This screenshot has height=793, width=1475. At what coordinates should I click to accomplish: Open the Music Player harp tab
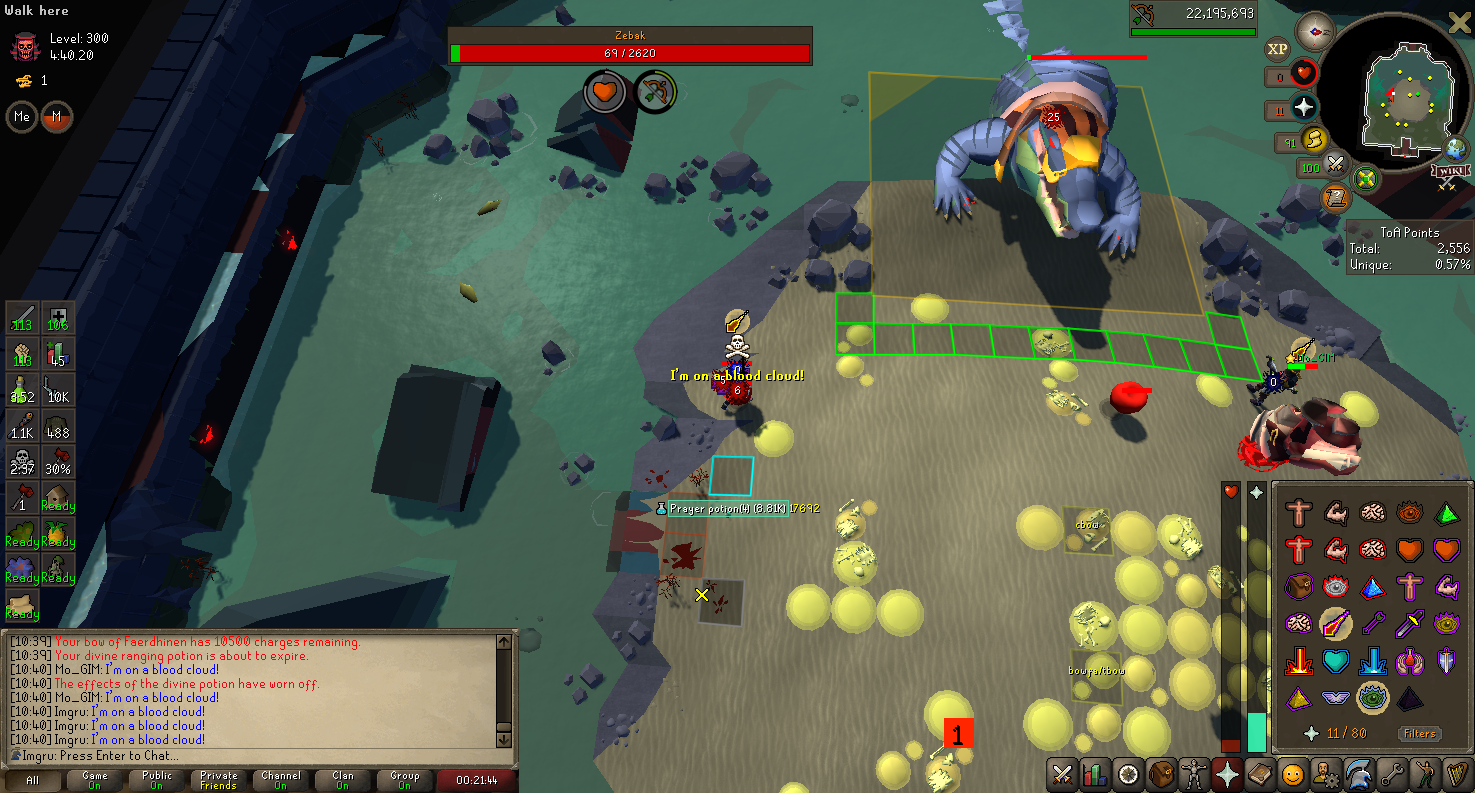pos(1455,774)
